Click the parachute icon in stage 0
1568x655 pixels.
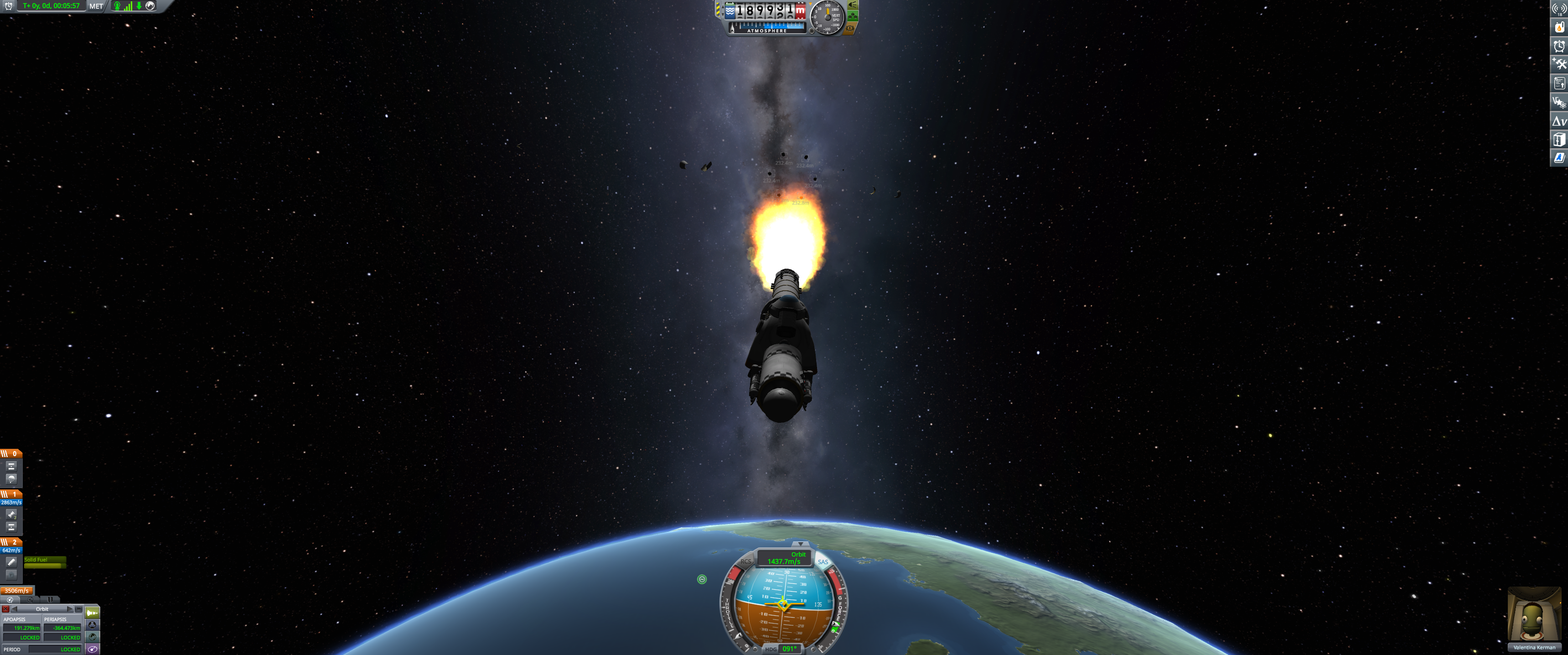coord(11,478)
